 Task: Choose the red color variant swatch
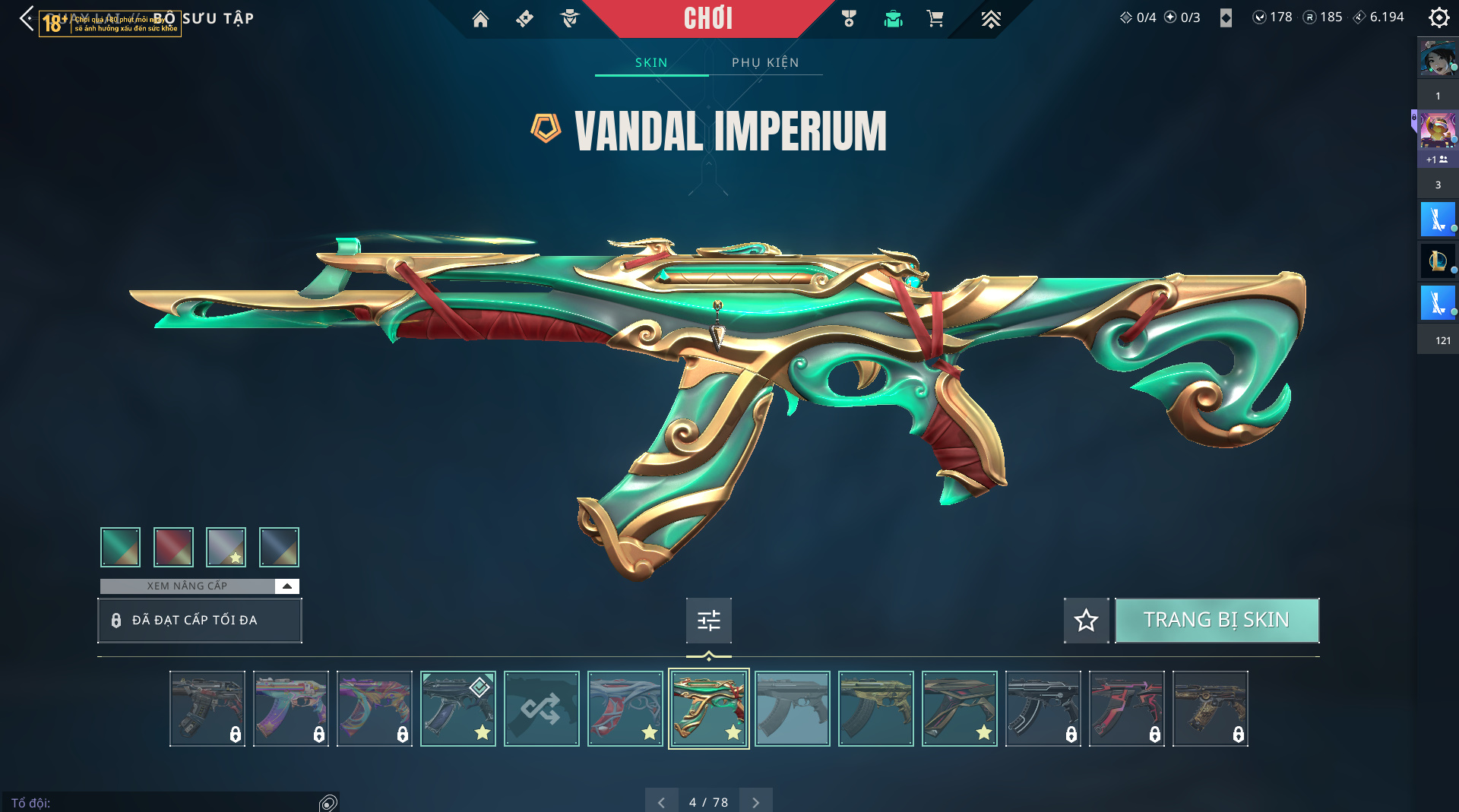tap(173, 547)
